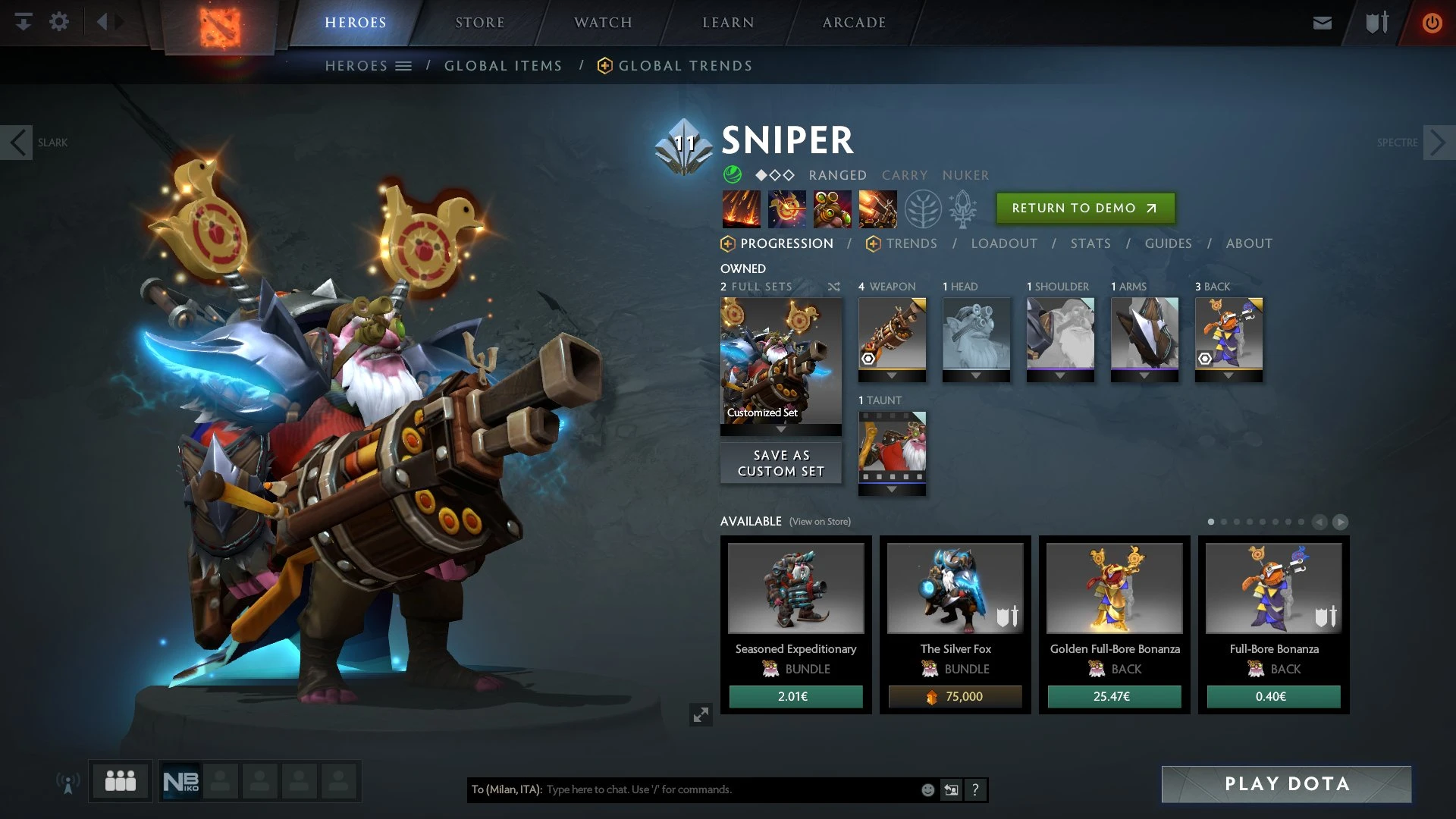Switch to the Loadout tab

1004,243
